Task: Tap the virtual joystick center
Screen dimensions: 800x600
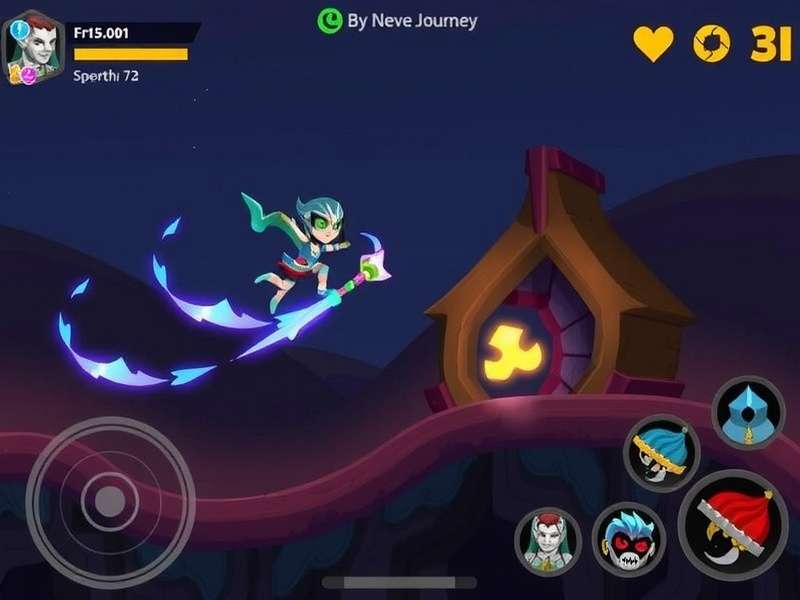Action: [x=109, y=499]
